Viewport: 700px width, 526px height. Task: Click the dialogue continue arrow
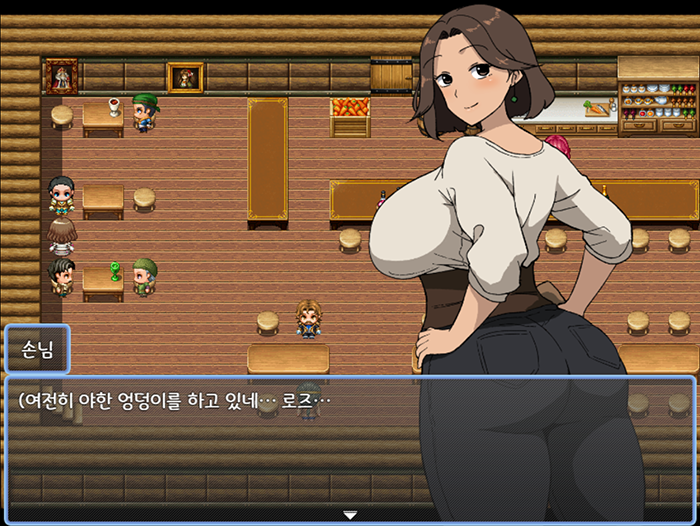[350, 514]
